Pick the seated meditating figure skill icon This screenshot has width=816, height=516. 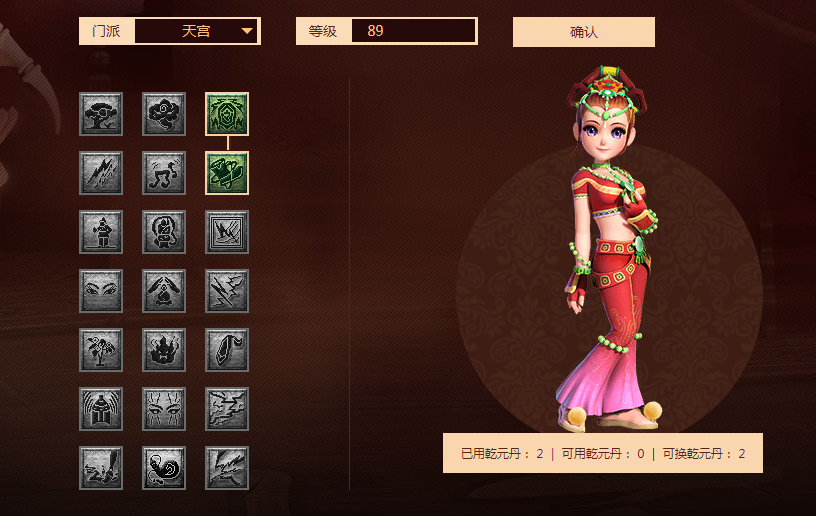coord(164,232)
